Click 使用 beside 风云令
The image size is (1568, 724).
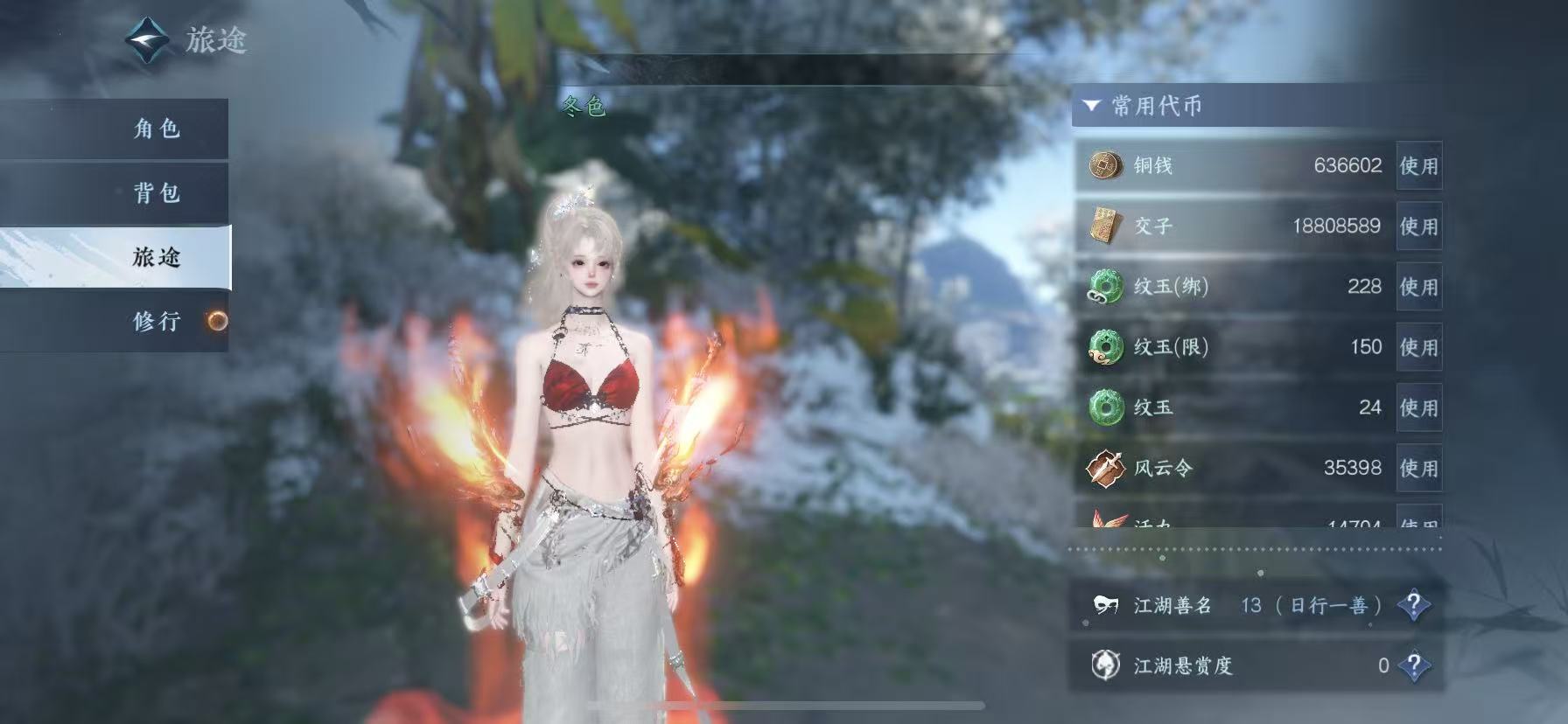[x=1418, y=468]
